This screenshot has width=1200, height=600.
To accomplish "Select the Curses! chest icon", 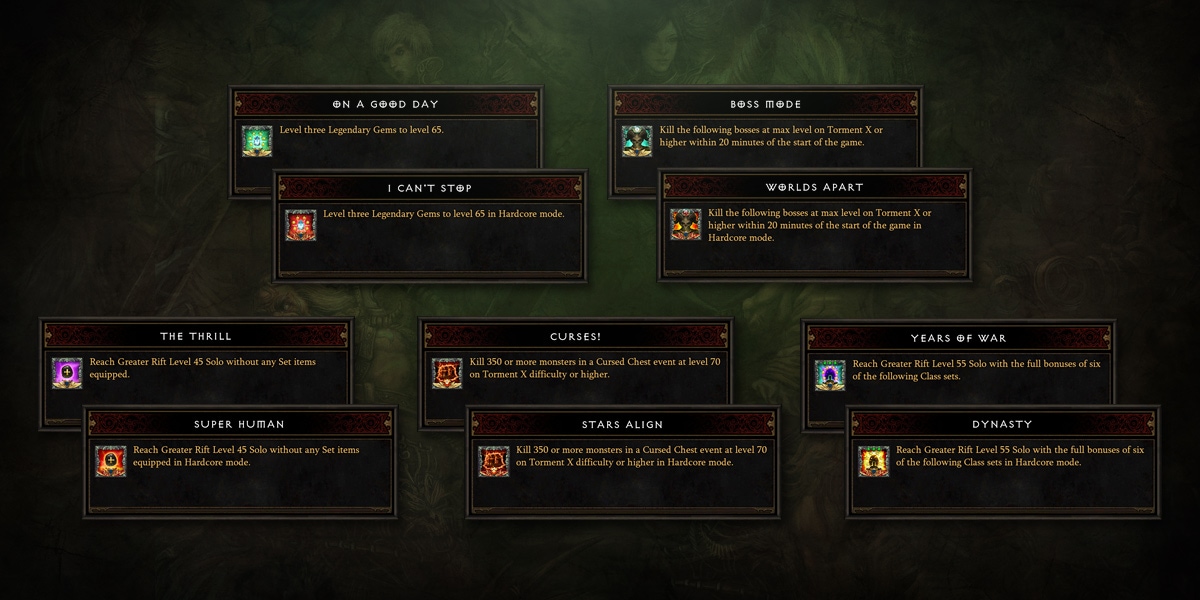I will click(447, 373).
